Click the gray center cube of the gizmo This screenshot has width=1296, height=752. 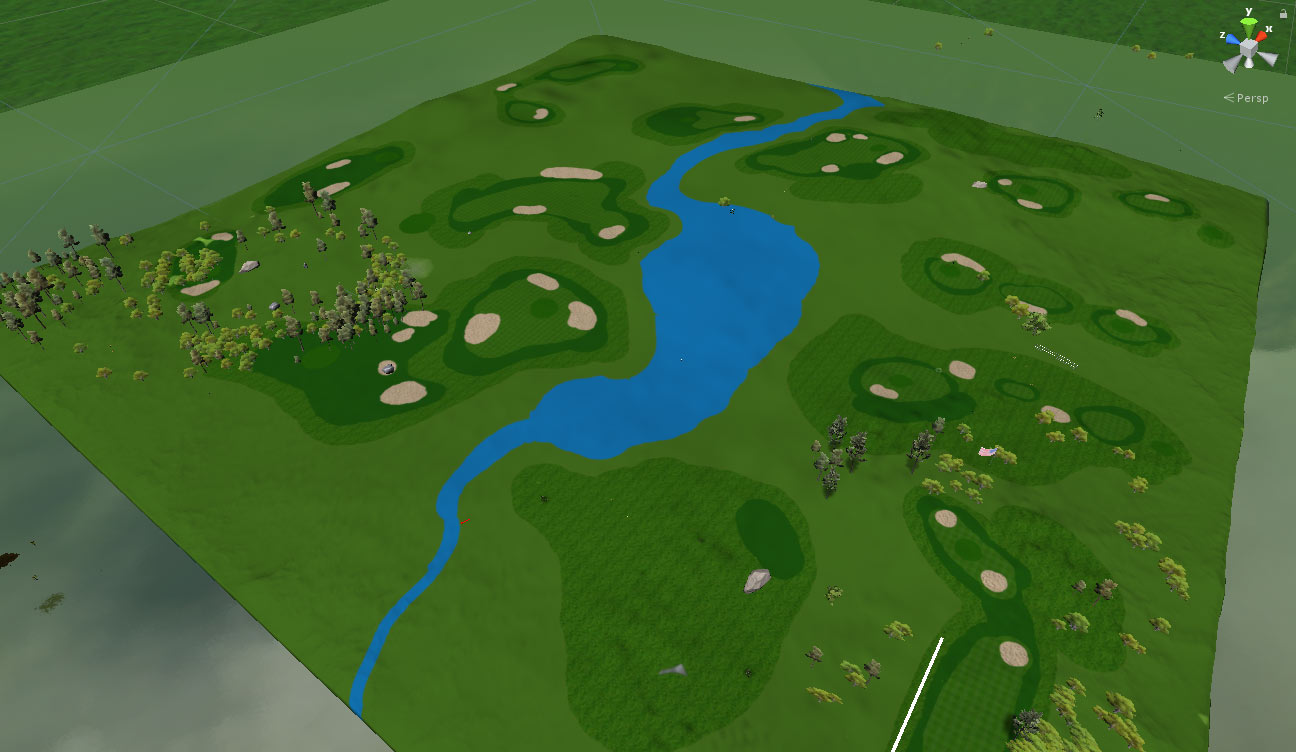pos(1249,46)
